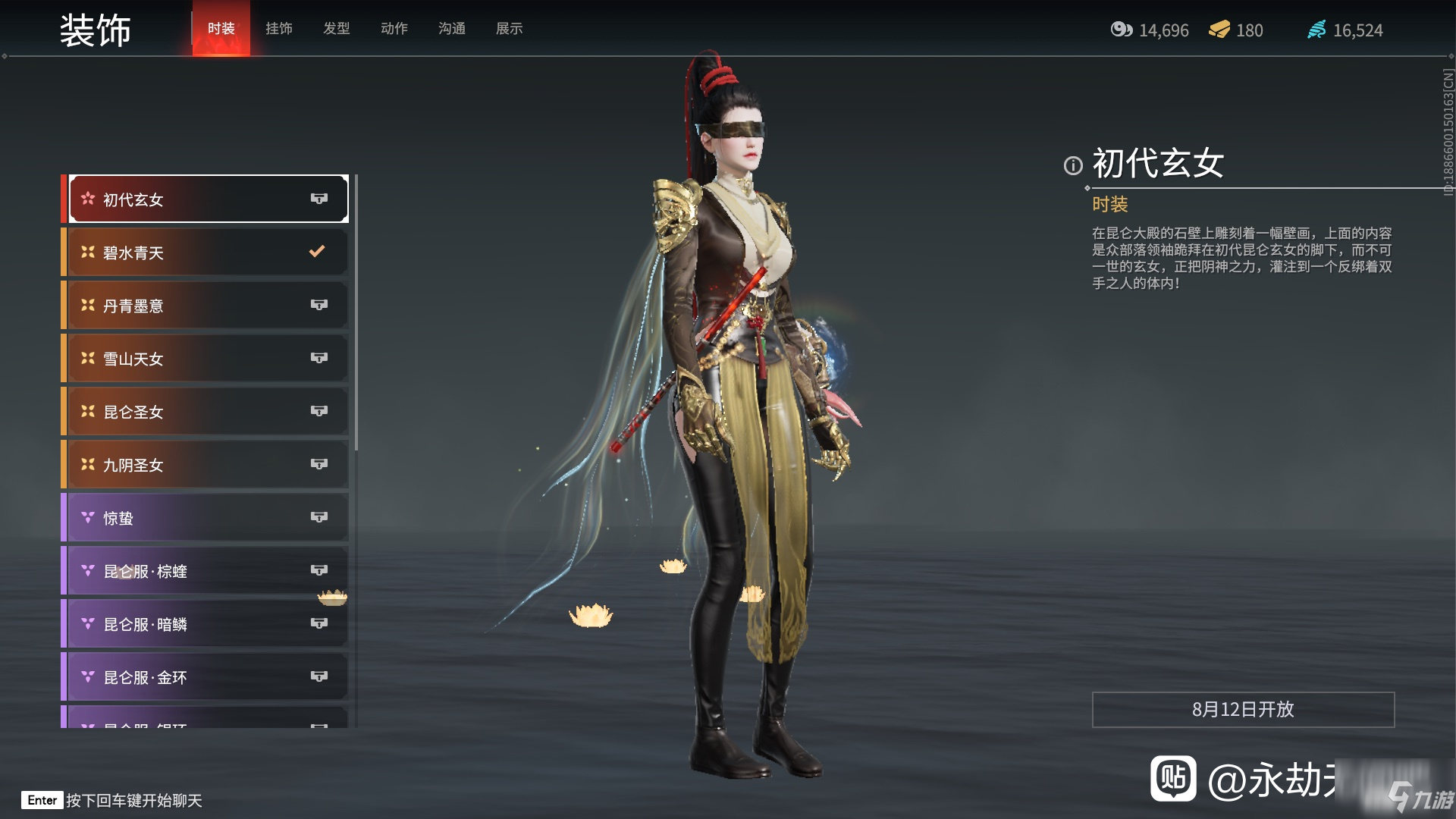The image size is (1456, 819).
Task: Click the info icon beside 初代玄女 title
Action: coord(1072,165)
